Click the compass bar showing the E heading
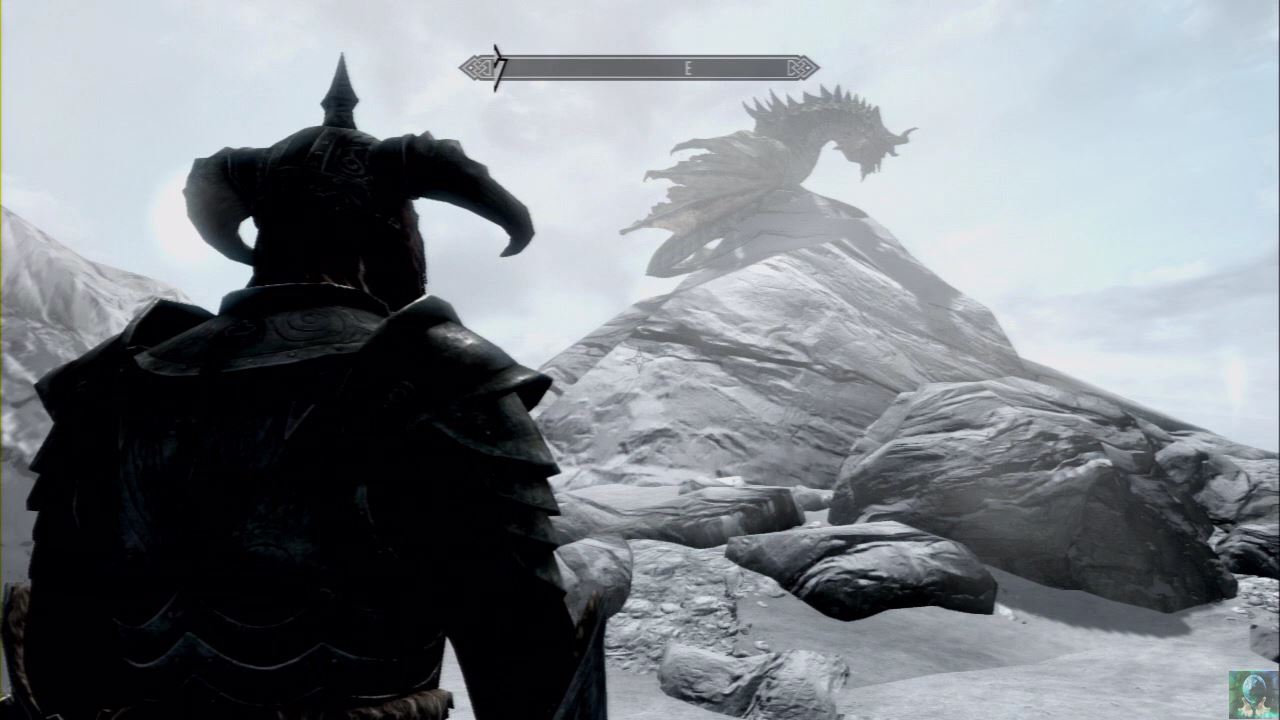Viewport: 1280px width, 720px height. point(640,68)
